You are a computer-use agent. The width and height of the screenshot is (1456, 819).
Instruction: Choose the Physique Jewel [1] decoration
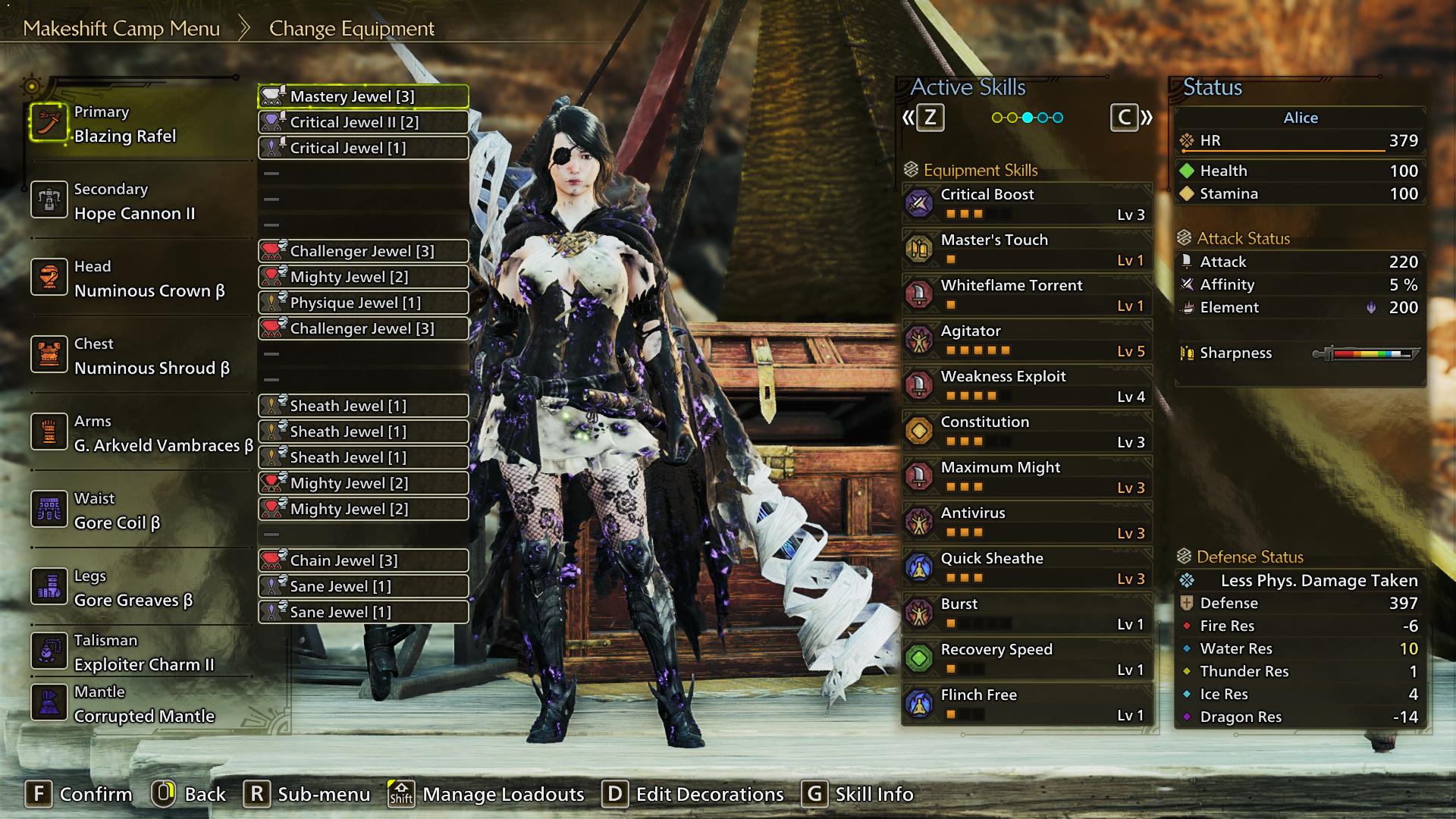pos(363,303)
